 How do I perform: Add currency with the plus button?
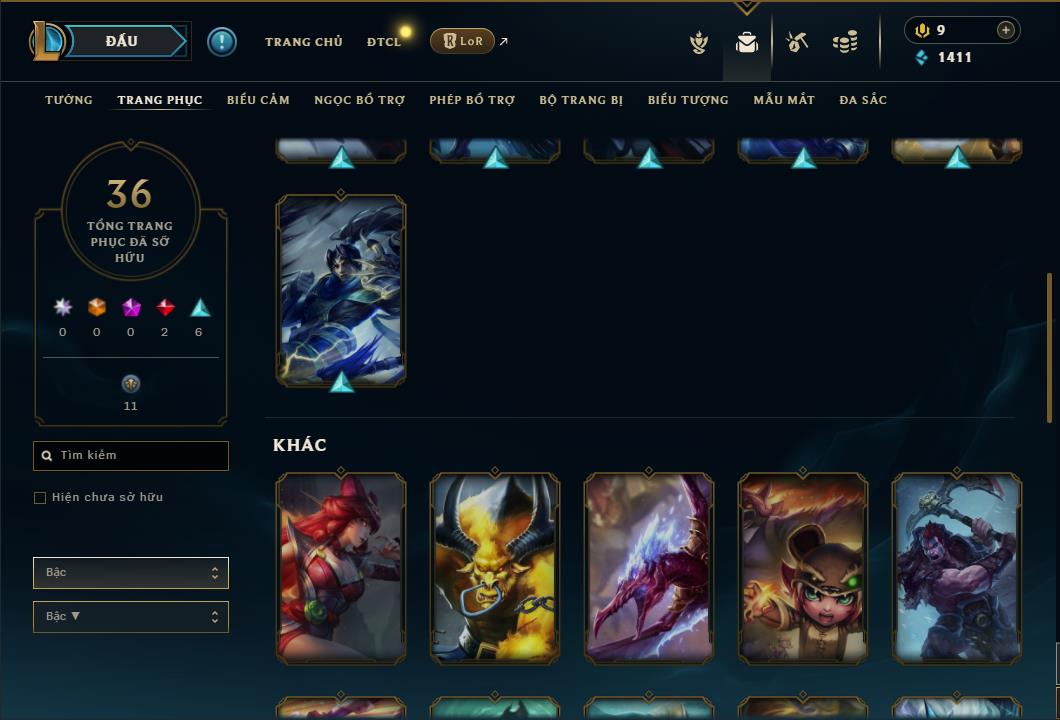coord(1005,30)
